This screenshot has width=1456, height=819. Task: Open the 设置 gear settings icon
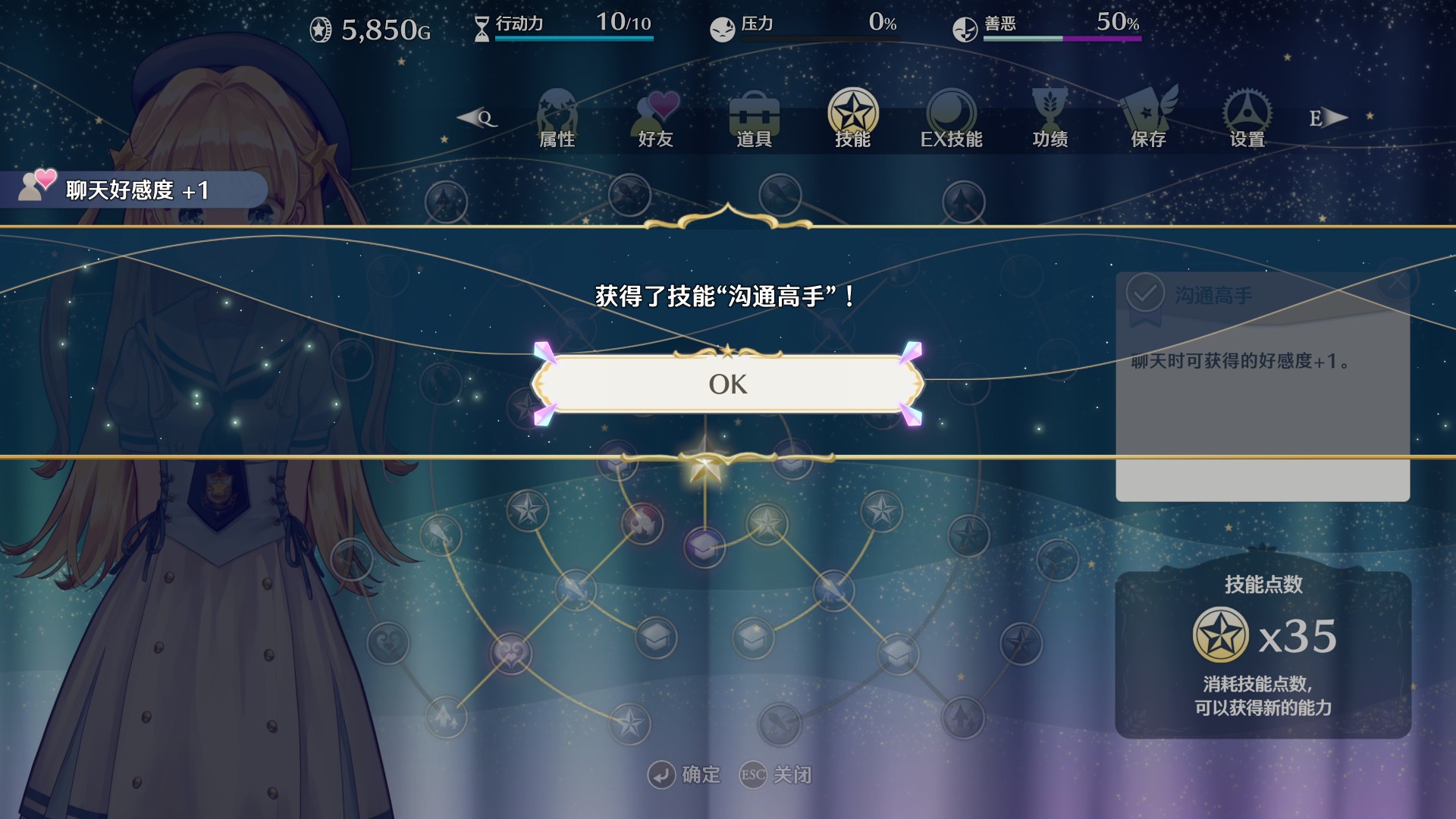[x=1247, y=115]
